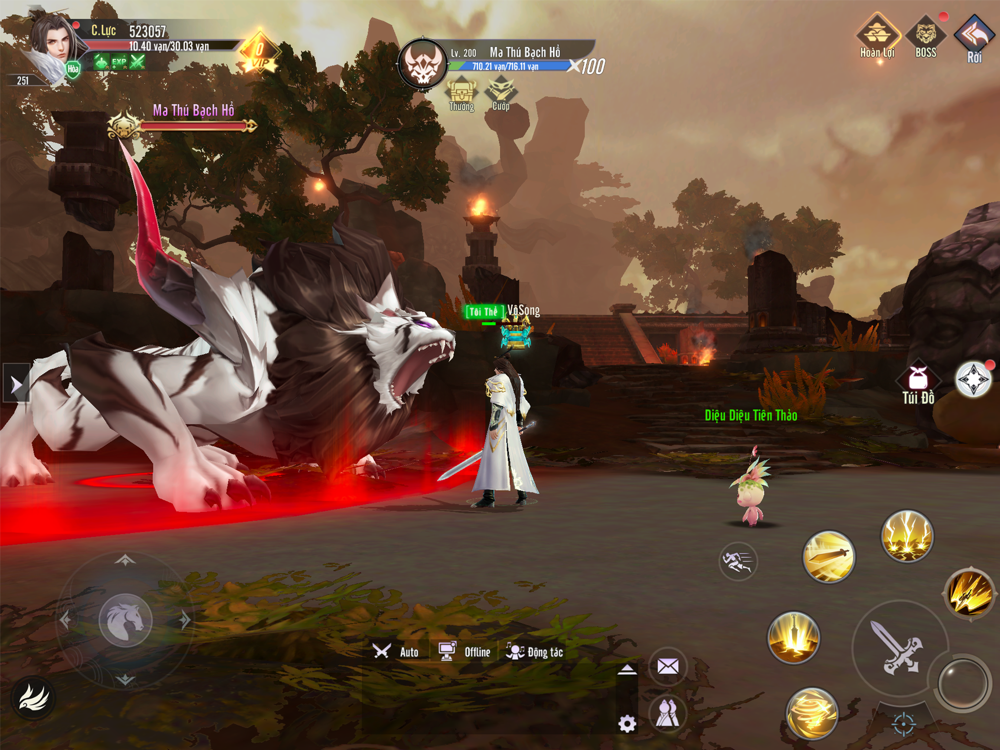Open the mail envelope icon
Screen dimensions: 1000x750
668,666
